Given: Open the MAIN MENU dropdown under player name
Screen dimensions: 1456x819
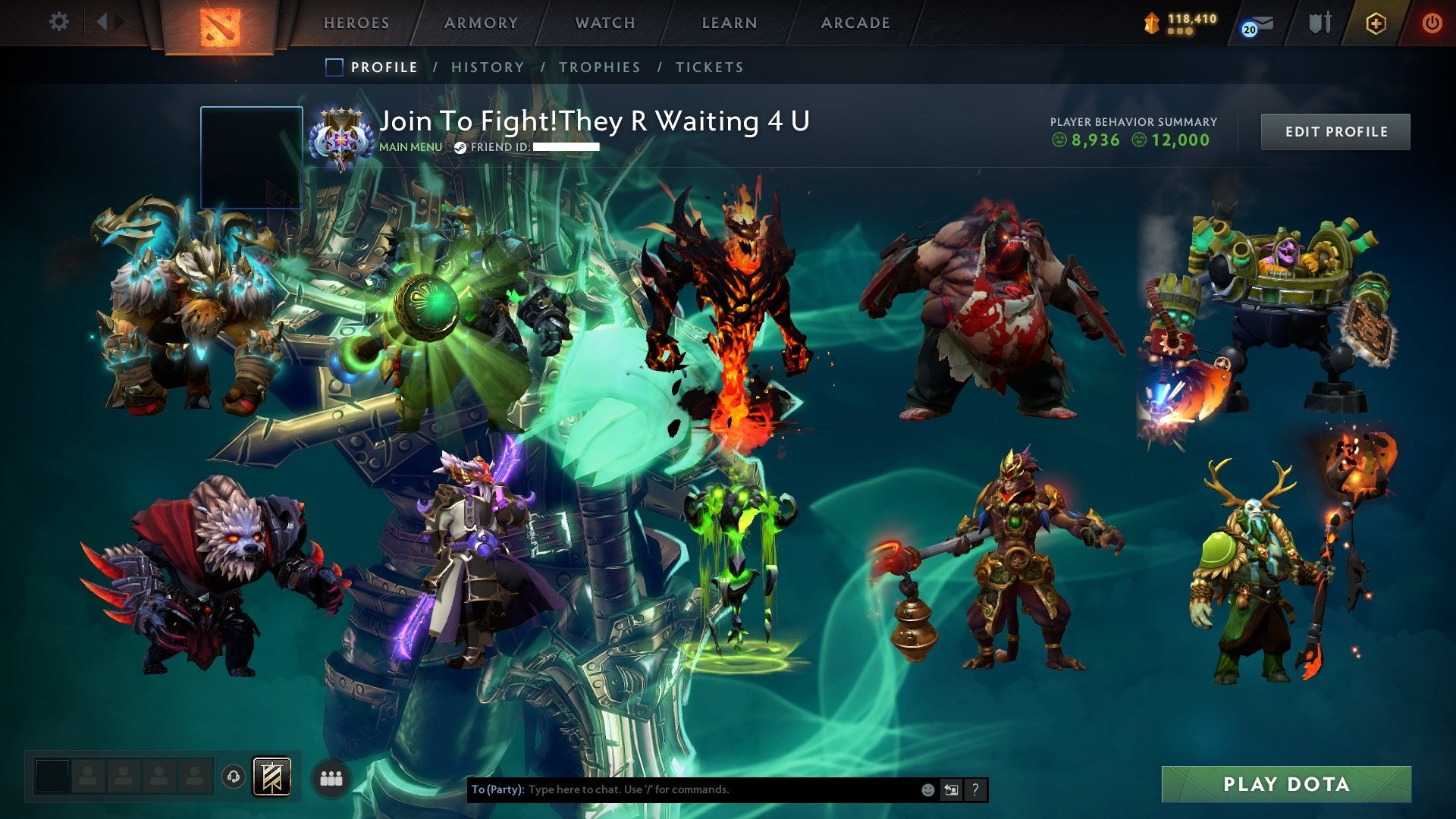Looking at the screenshot, I should [x=409, y=147].
